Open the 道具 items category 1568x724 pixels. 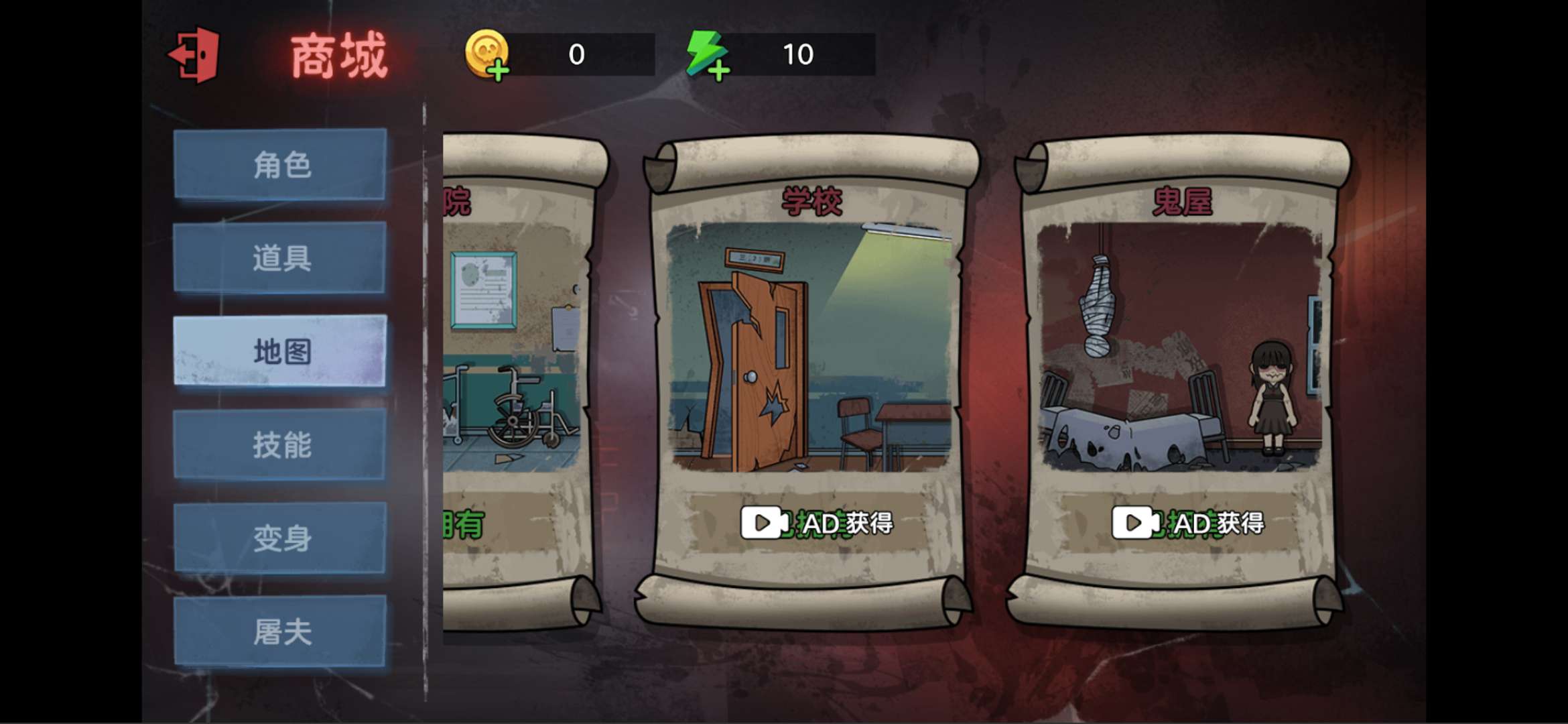tap(280, 258)
